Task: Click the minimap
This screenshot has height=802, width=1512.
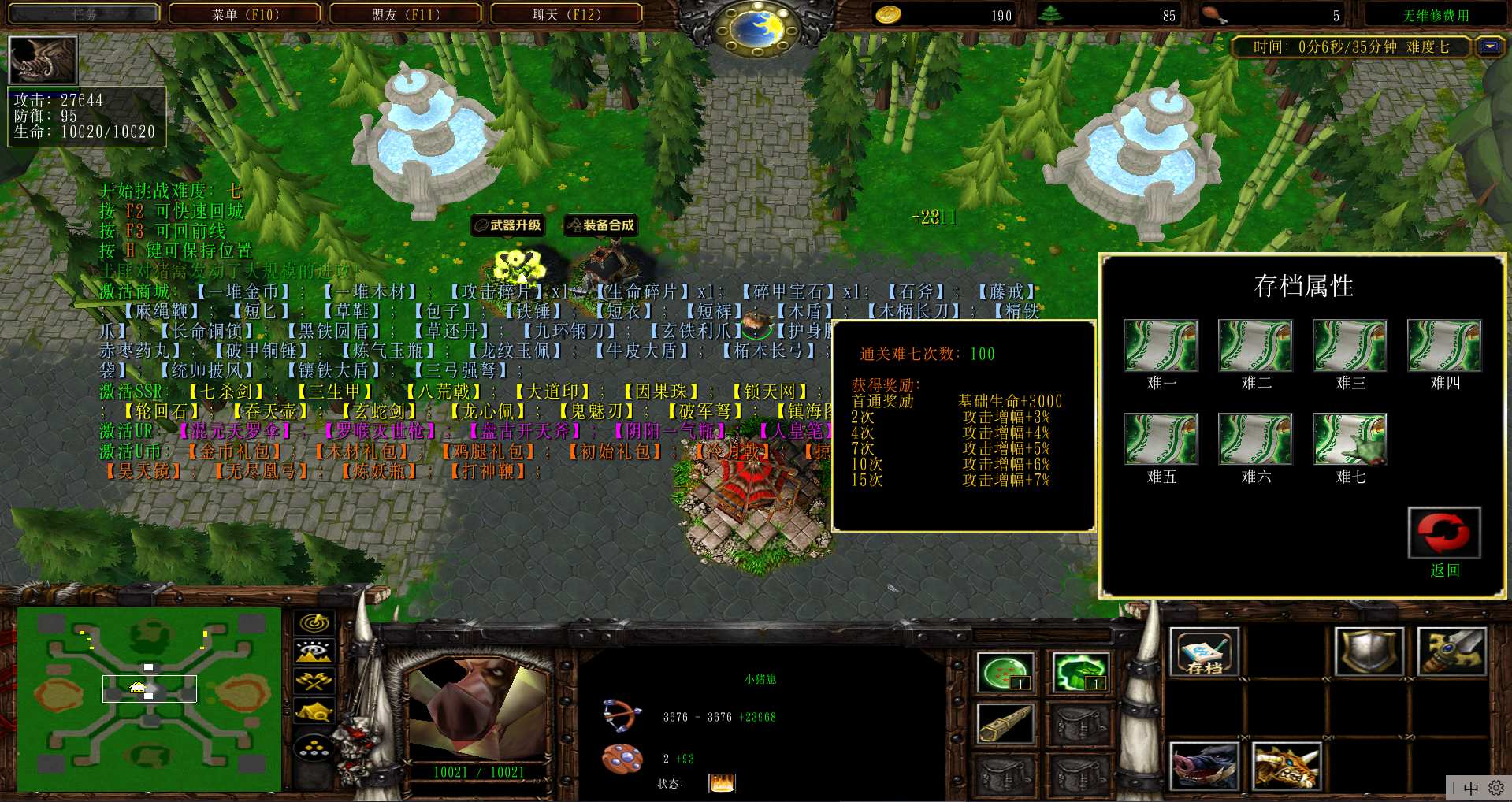Action: [x=149, y=699]
